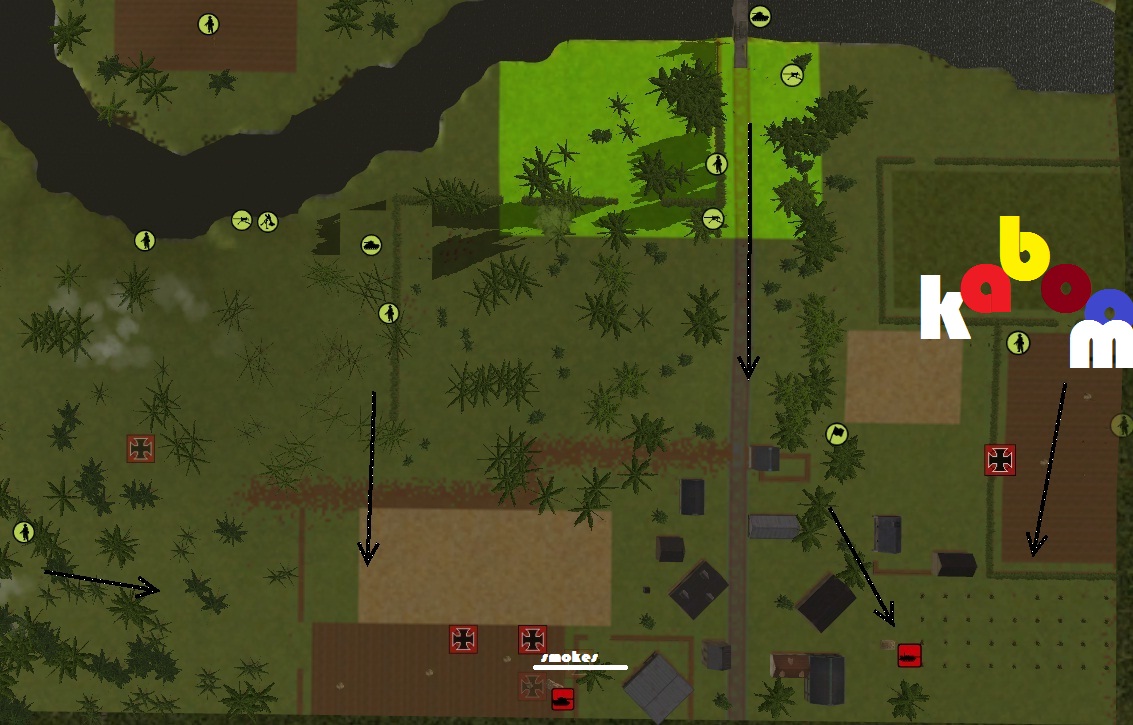Select the infantry unit in the plowed field across the river

[208, 24]
